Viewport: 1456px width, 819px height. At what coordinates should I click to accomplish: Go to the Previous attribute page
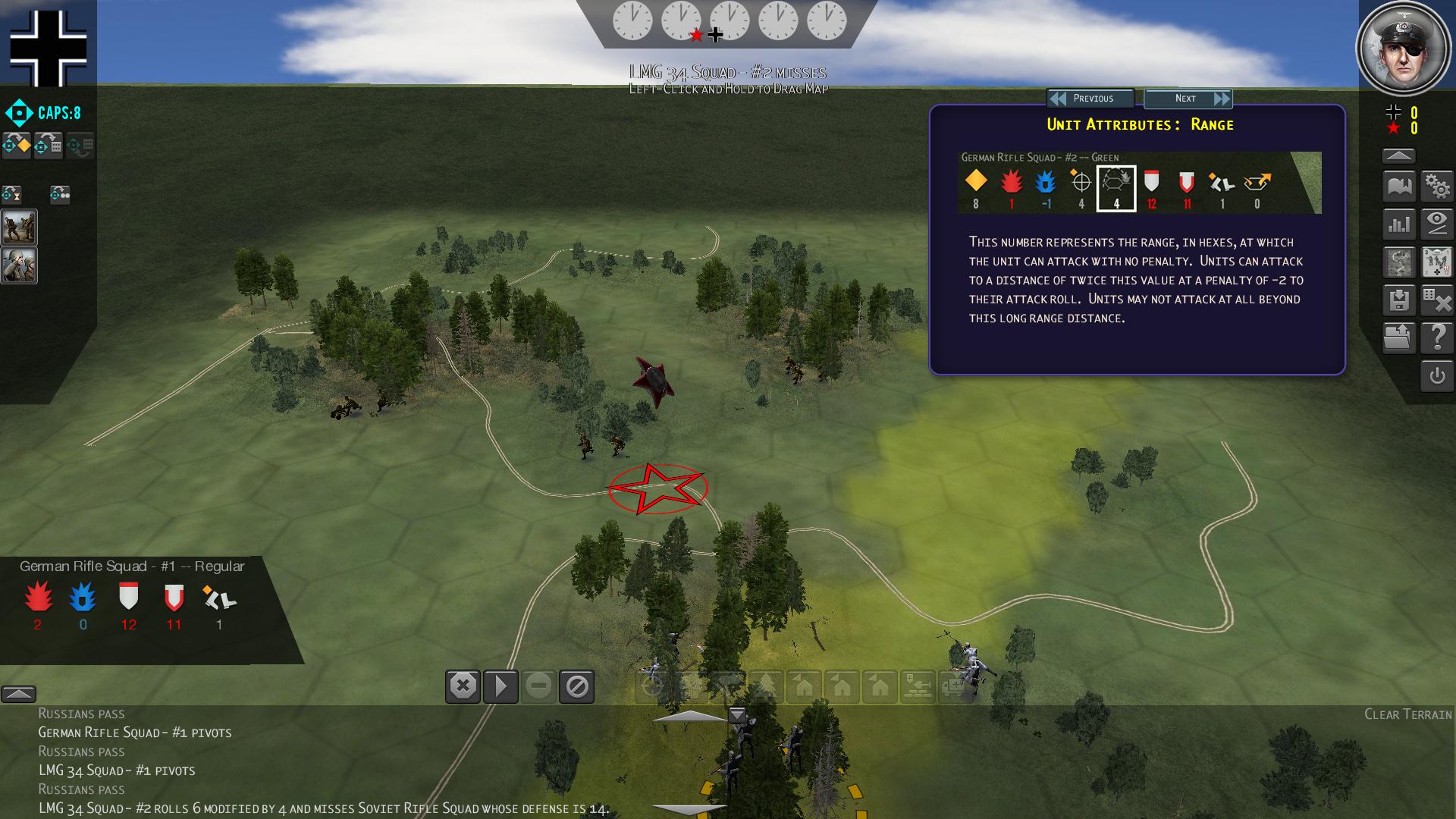[x=1090, y=99]
